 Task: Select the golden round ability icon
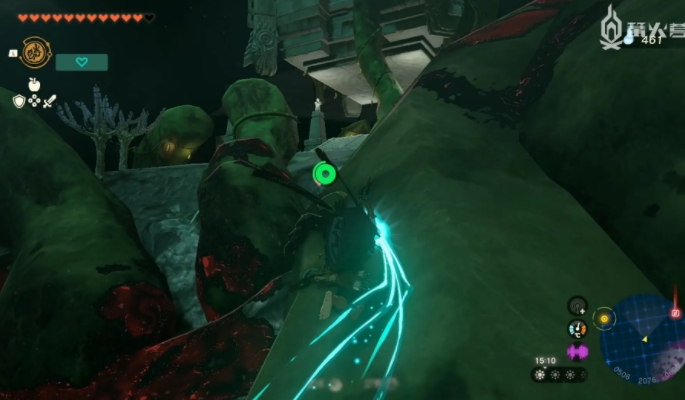[36, 53]
